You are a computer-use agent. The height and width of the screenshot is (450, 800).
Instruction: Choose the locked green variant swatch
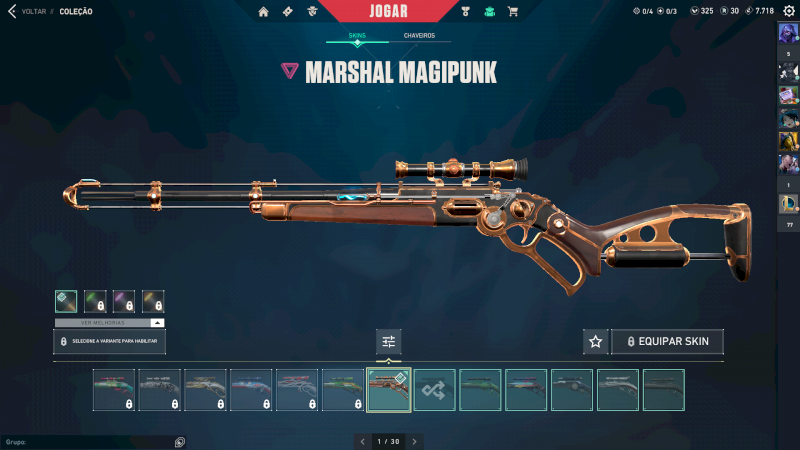(95, 301)
